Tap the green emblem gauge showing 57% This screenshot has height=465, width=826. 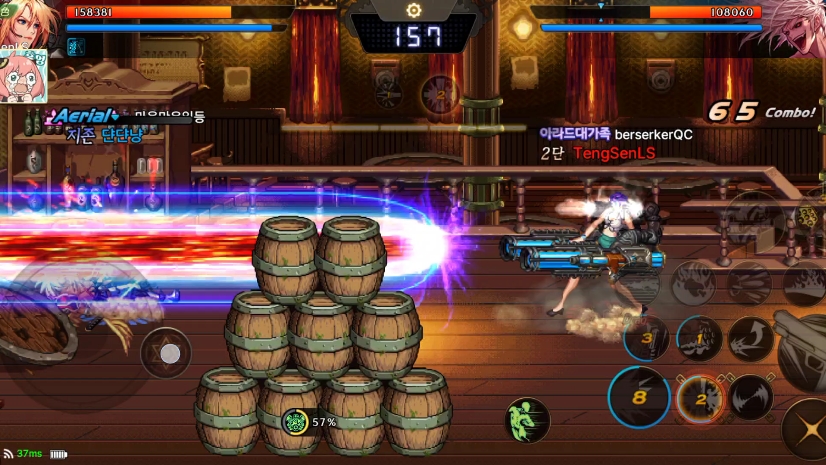click(295, 422)
